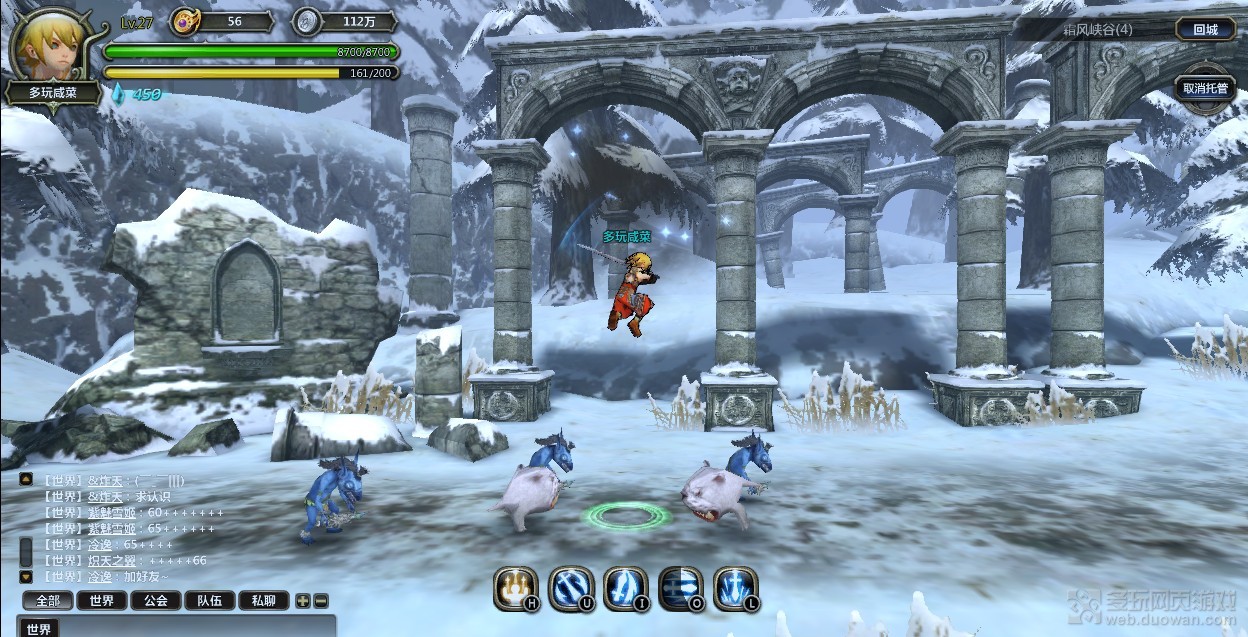Image resolution: width=1248 pixels, height=637 pixels.
Task: Open the 公会 guild chat tab
Action: 156,601
